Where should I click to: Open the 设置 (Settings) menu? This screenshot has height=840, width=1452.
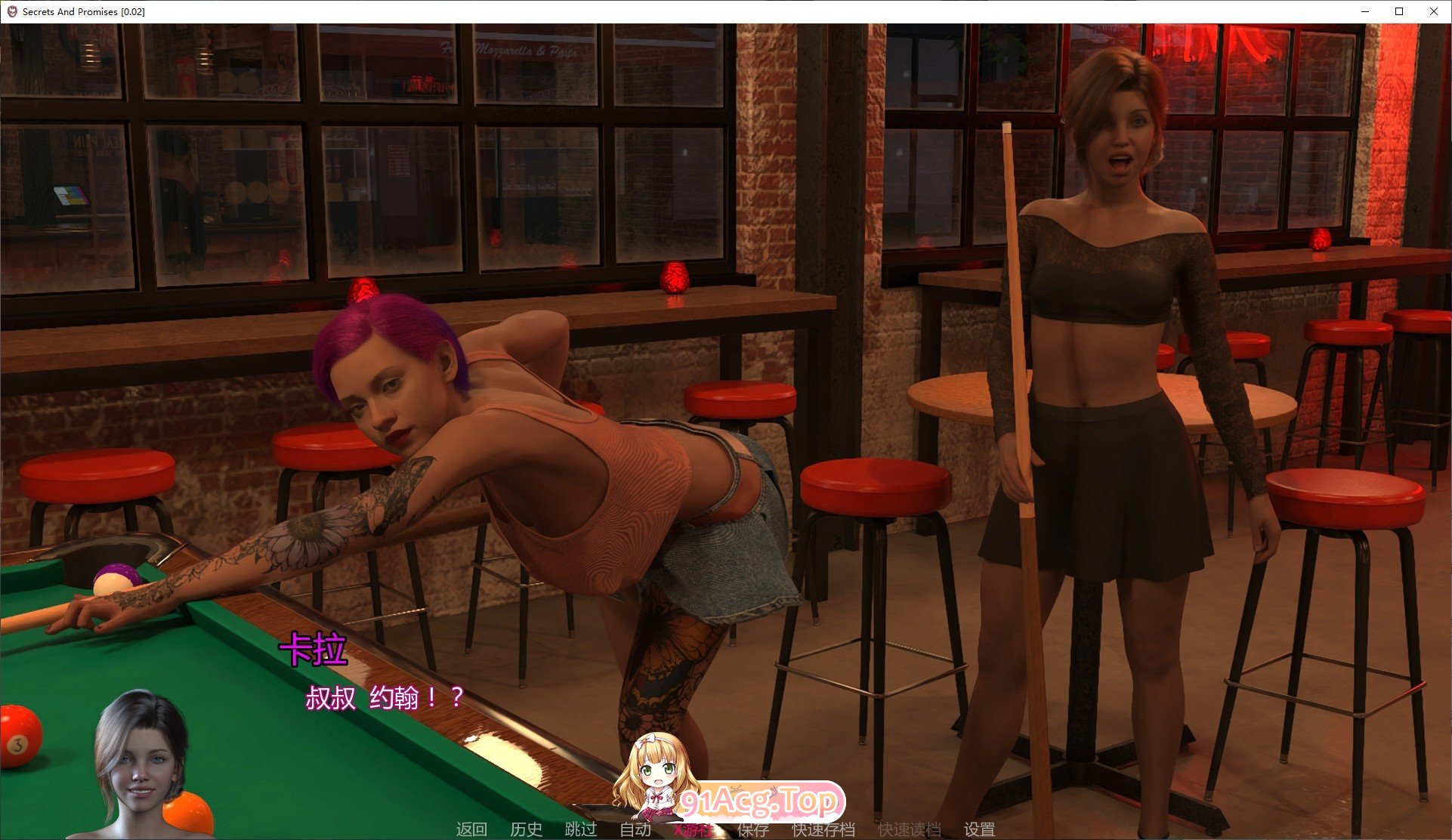tap(979, 829)
